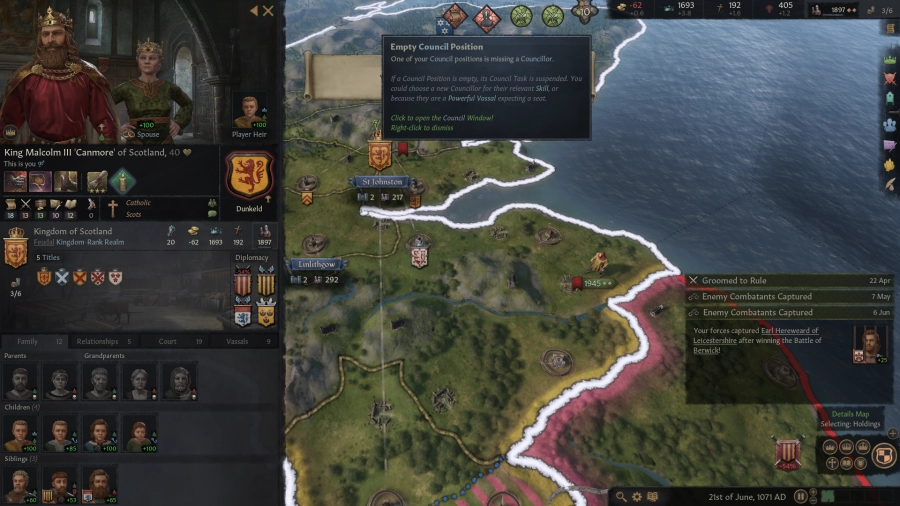Open the Kingdom of Scotland title shield
Image resolution: width=900 pixels, height=506 pixels.
[x=15, y=247]
